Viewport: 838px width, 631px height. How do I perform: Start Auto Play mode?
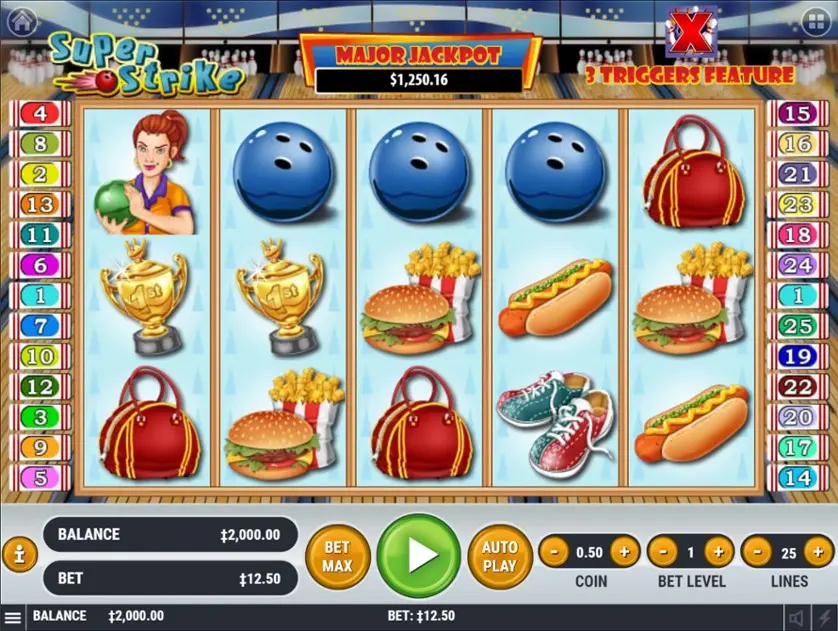click(x=499, y=556)
